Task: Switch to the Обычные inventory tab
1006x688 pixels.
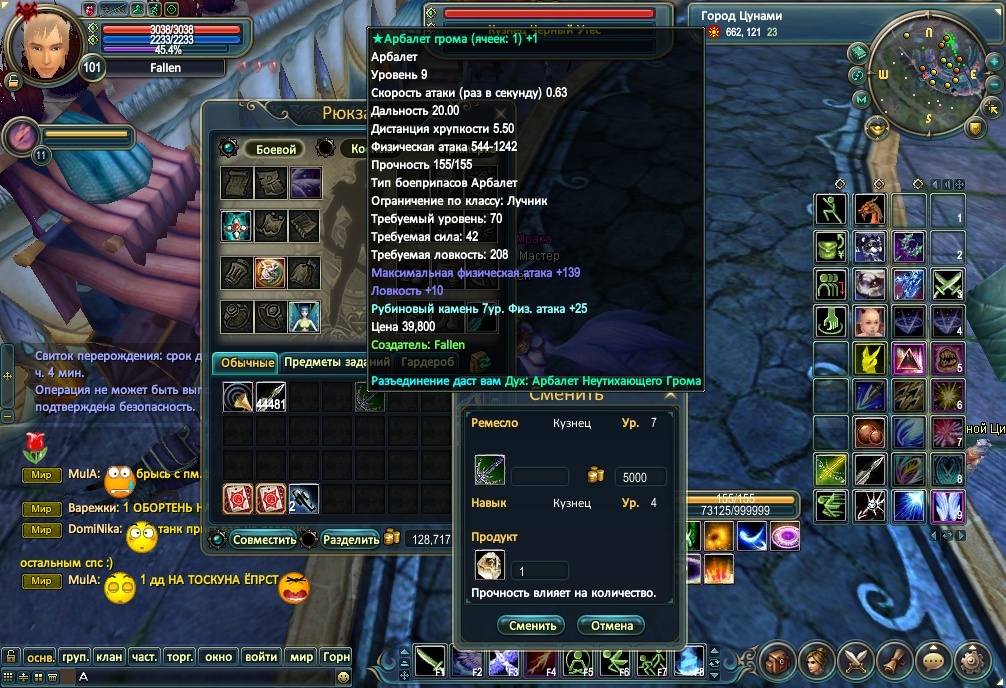Action: pos(247,362)
